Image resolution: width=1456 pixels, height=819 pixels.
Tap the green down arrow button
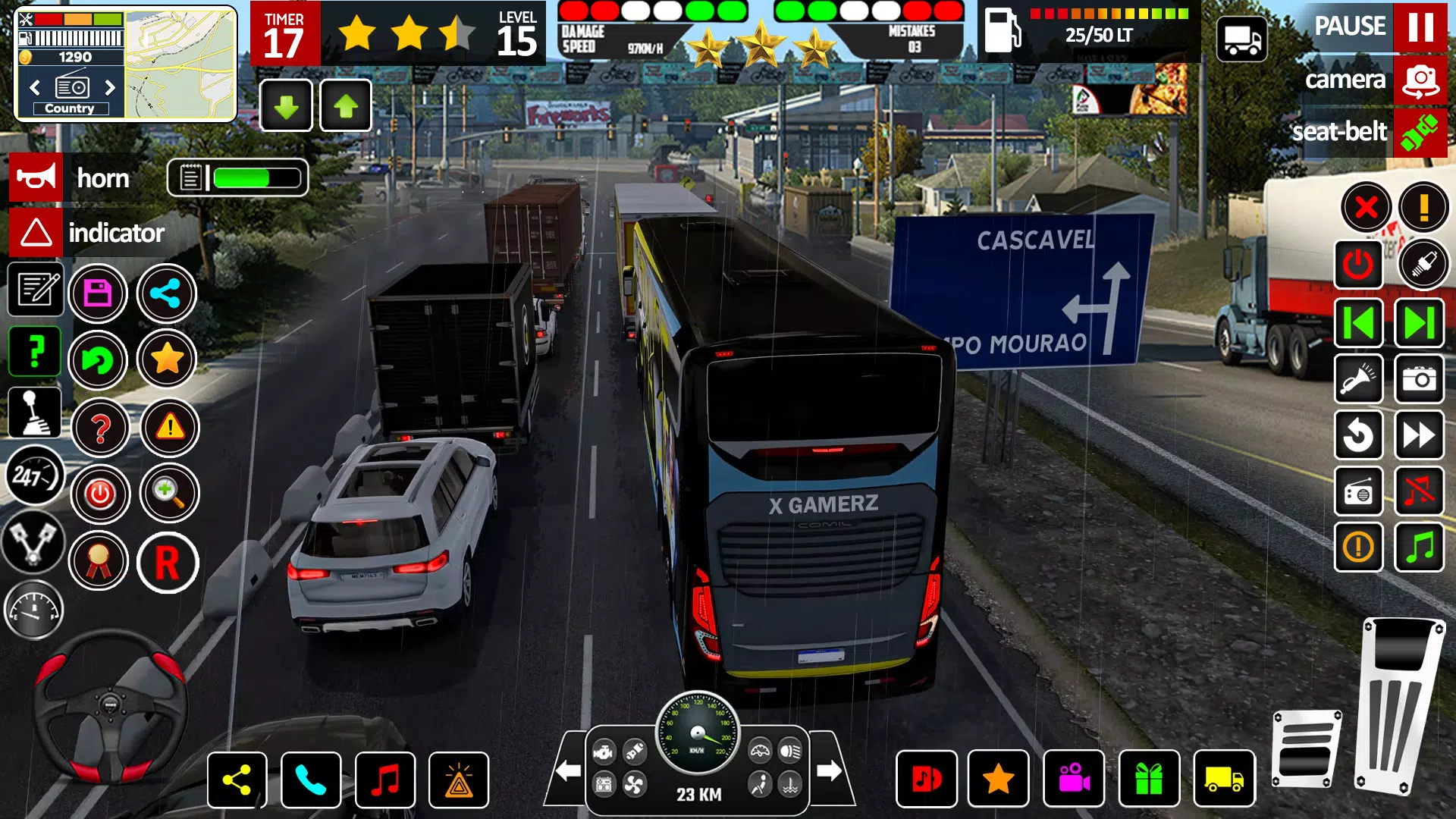[286, 106]
